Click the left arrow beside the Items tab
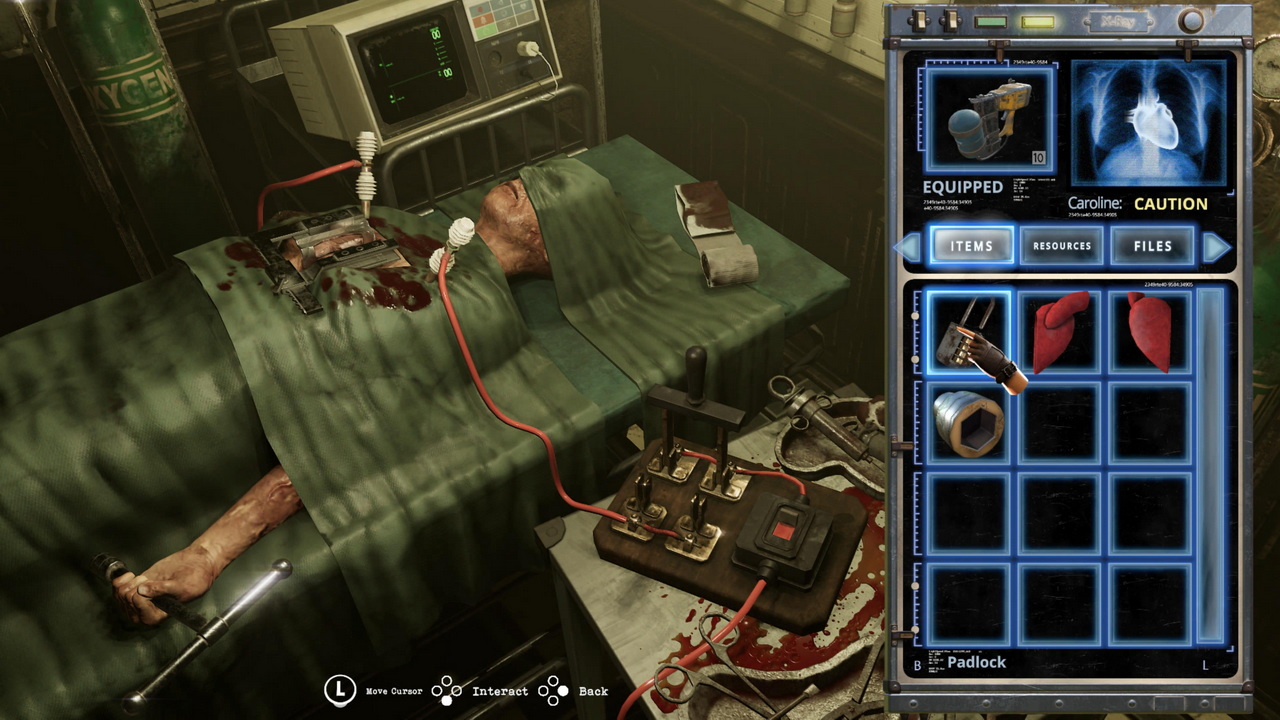The image size is (1280, 720). (909, 246)
